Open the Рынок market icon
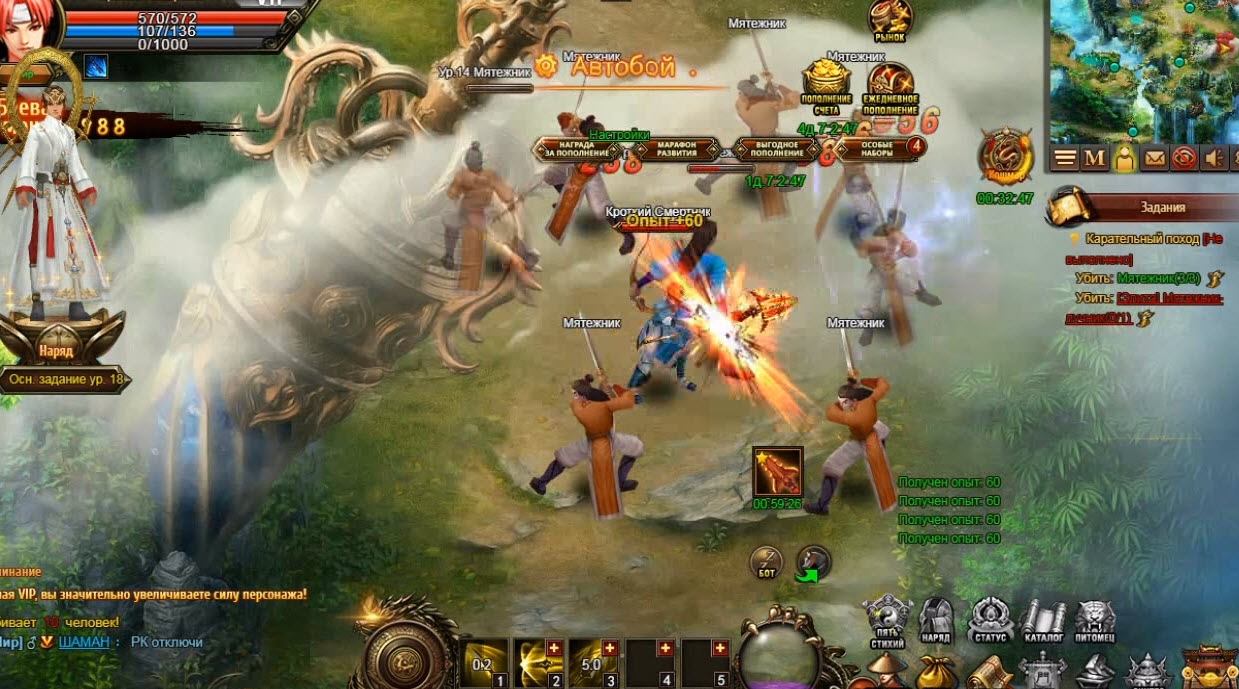This screenshot has width=1239, height=689. (x=889, y=20)
